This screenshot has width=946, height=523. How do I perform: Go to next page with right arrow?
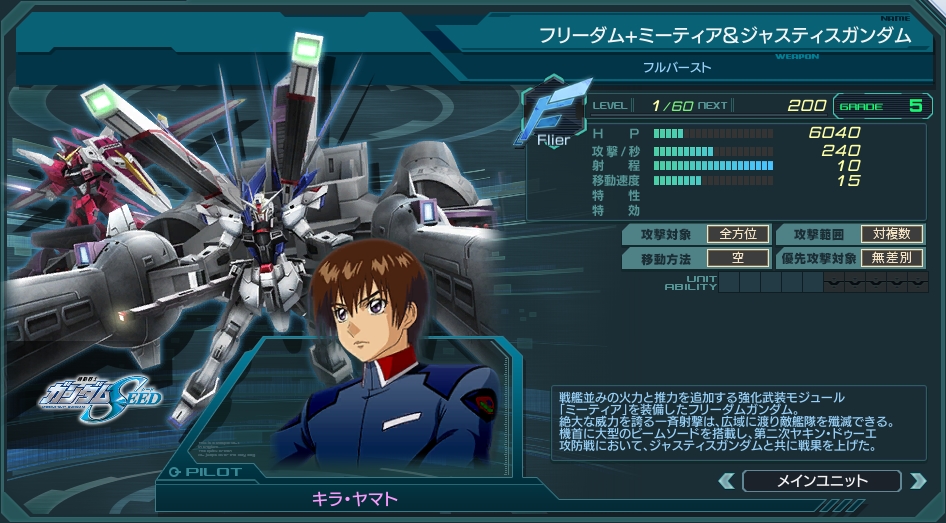click(917, 481)
